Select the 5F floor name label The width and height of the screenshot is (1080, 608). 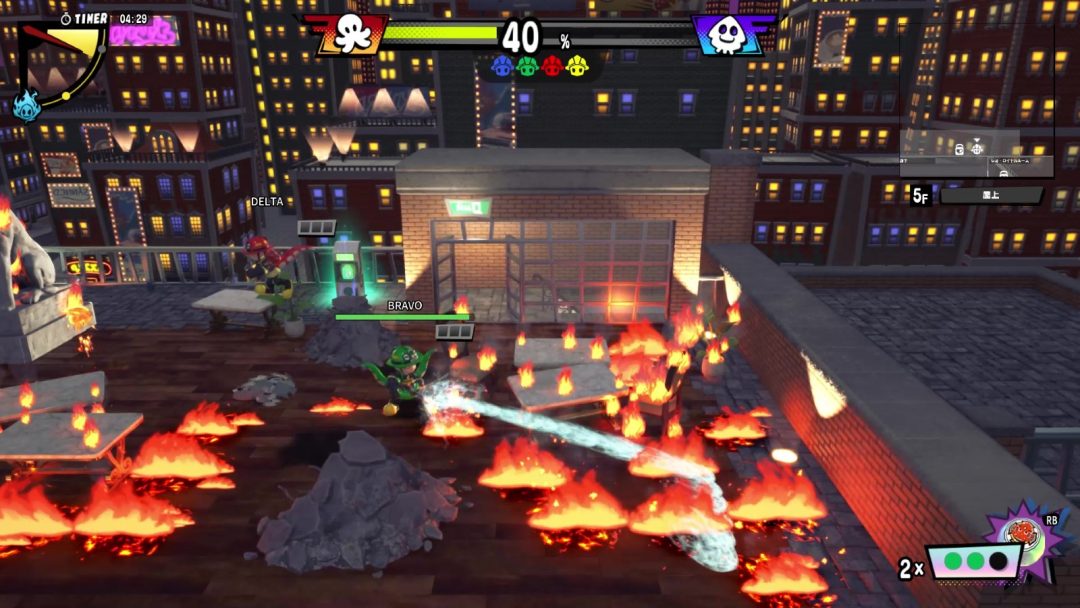[x=991, y=196]
